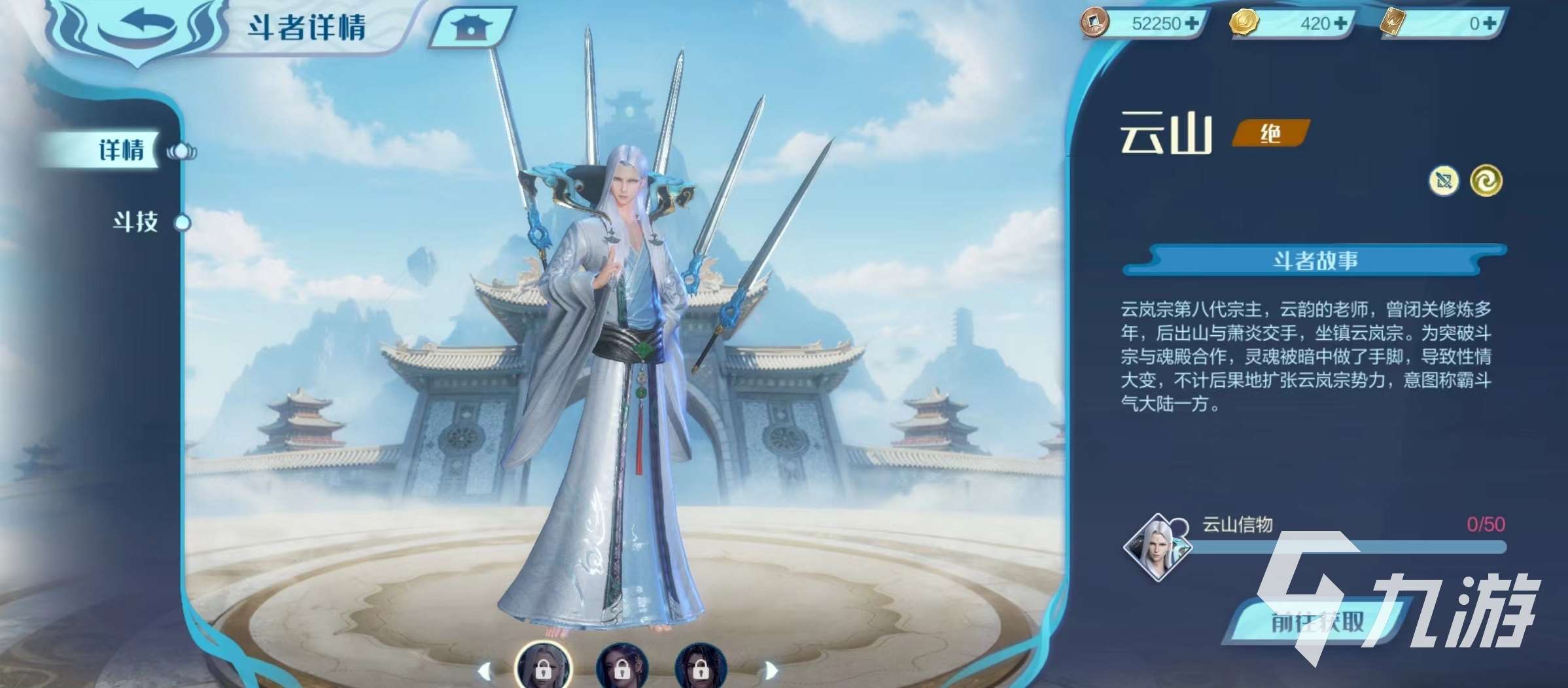Show next fighters with the right arrow
The width and height of the screenshot is (1568, 688).
pyautogui.click(x=772, y=670)
